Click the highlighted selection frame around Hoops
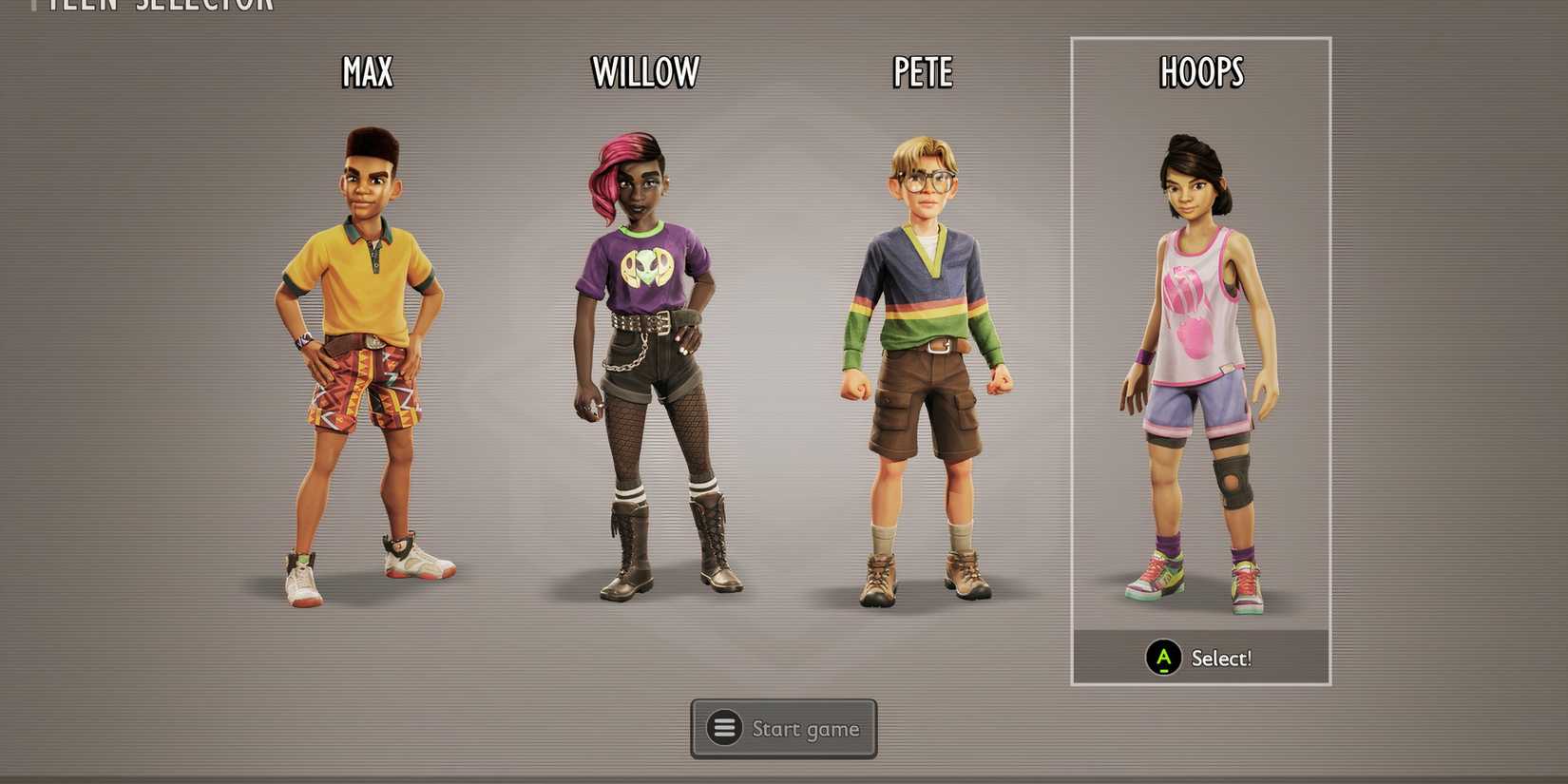 pos(1199,38)
